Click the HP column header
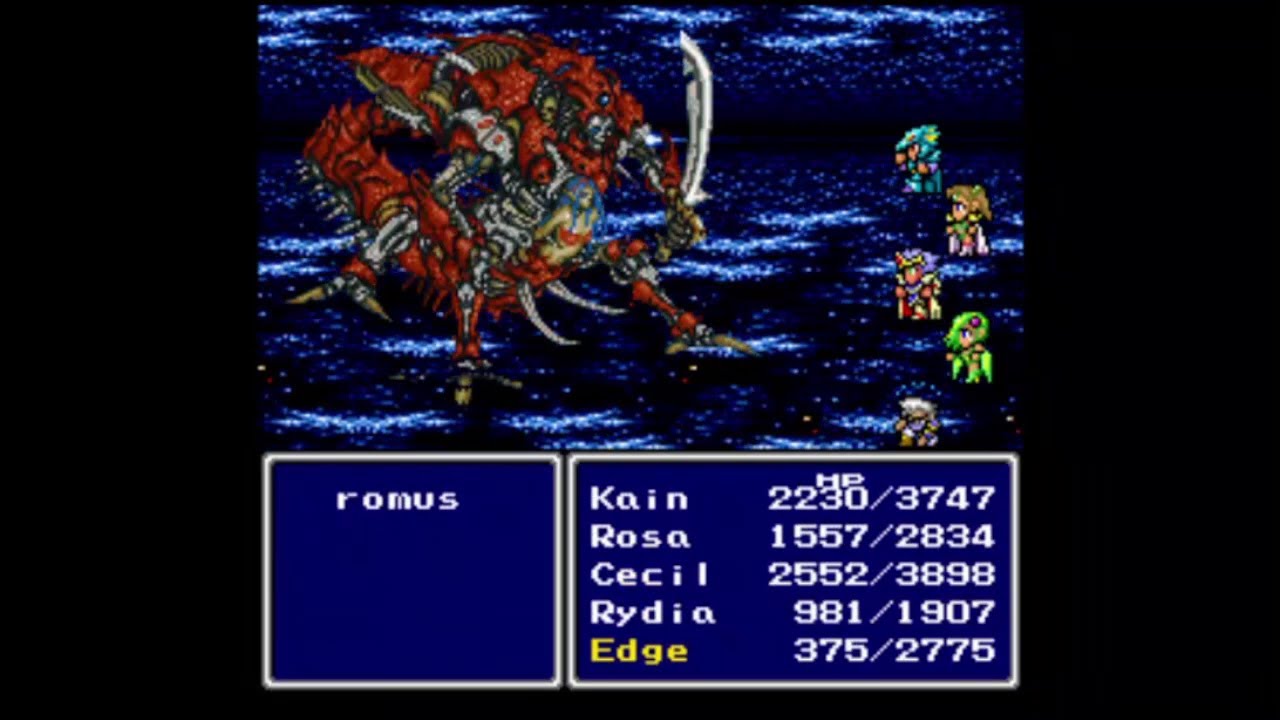 (840, 478)
